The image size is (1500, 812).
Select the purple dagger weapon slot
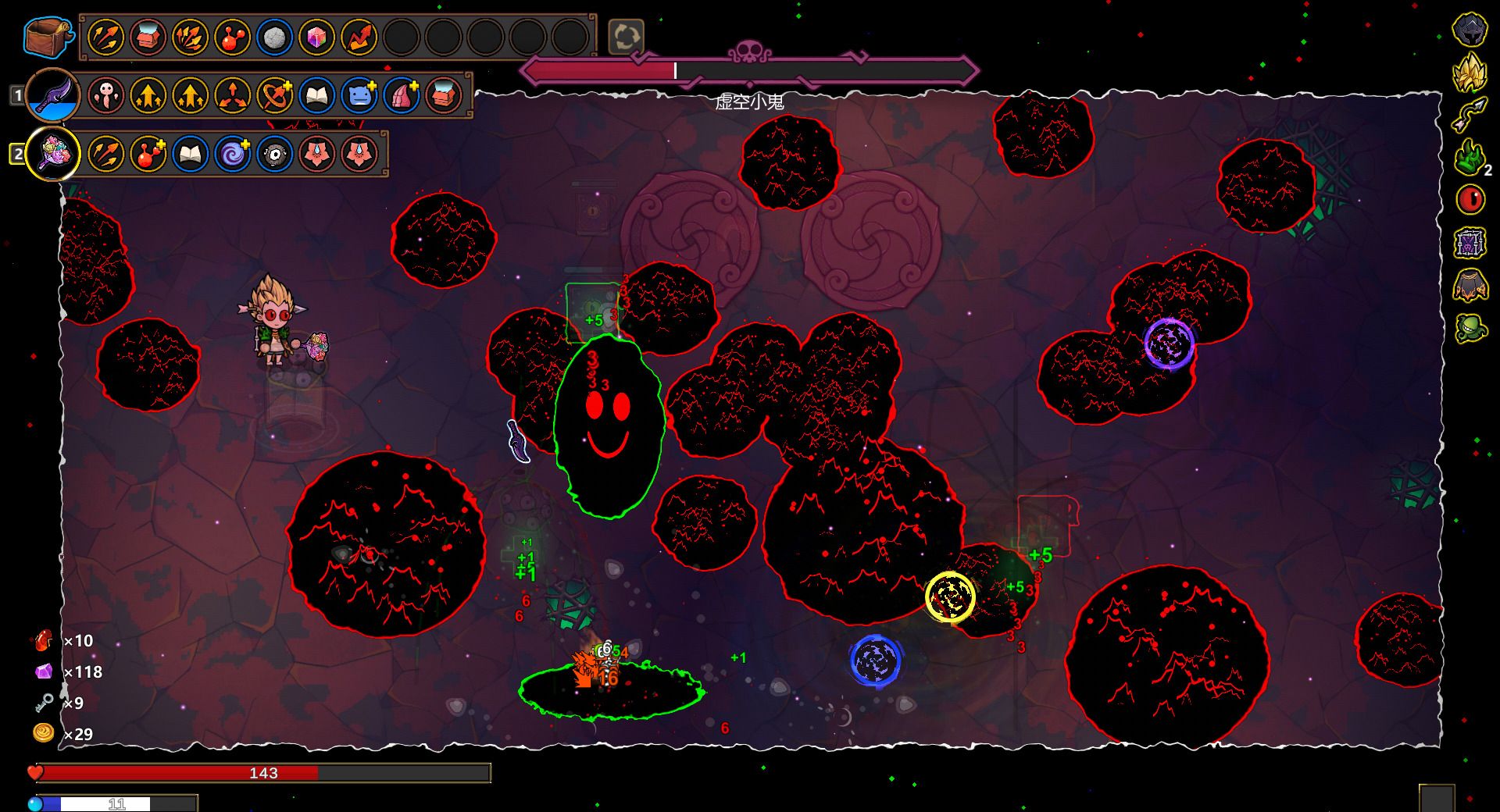point(53,95)
